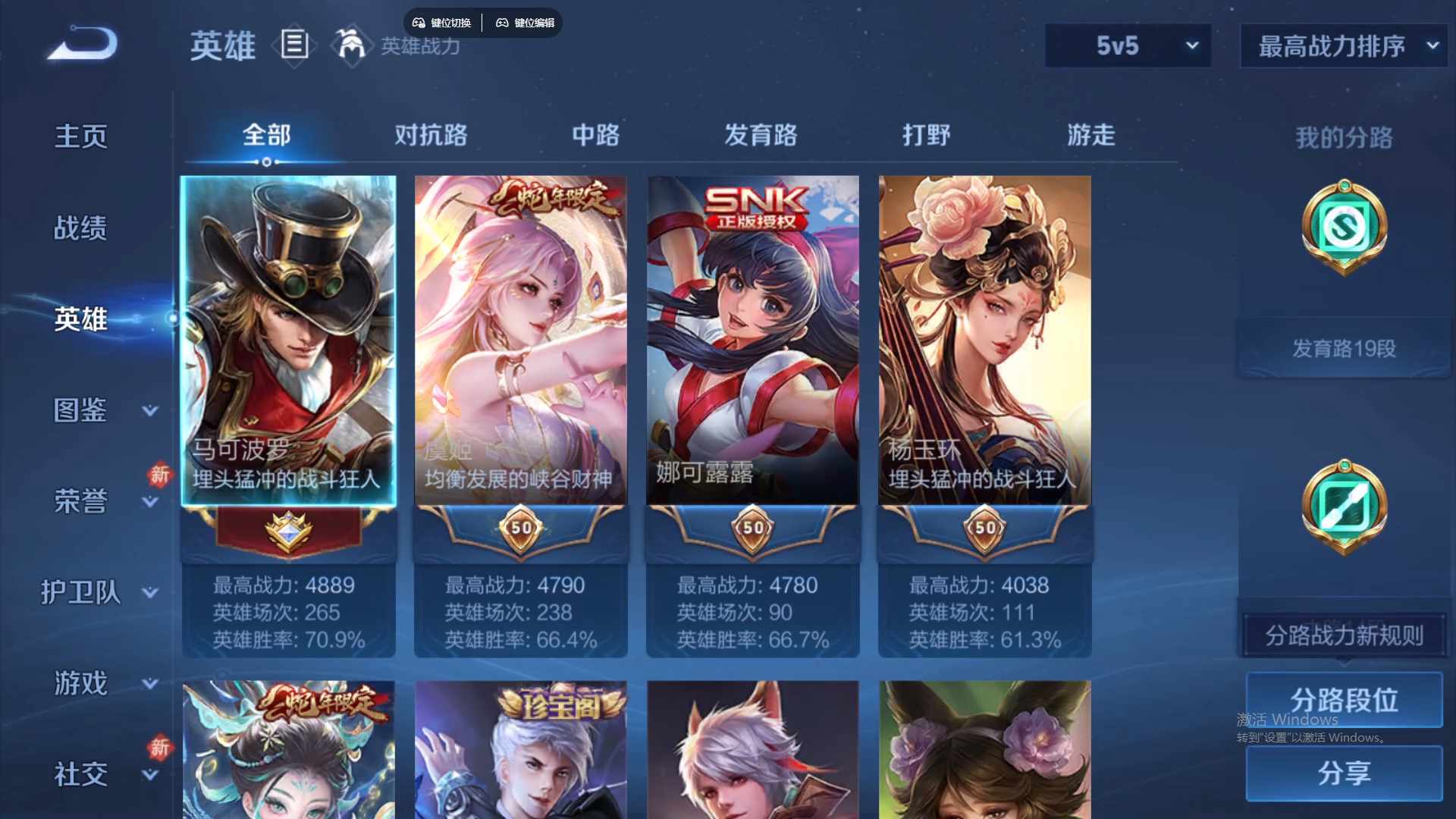Click the 分路段位 button

pyautogui.click(x=1345, y=699)
